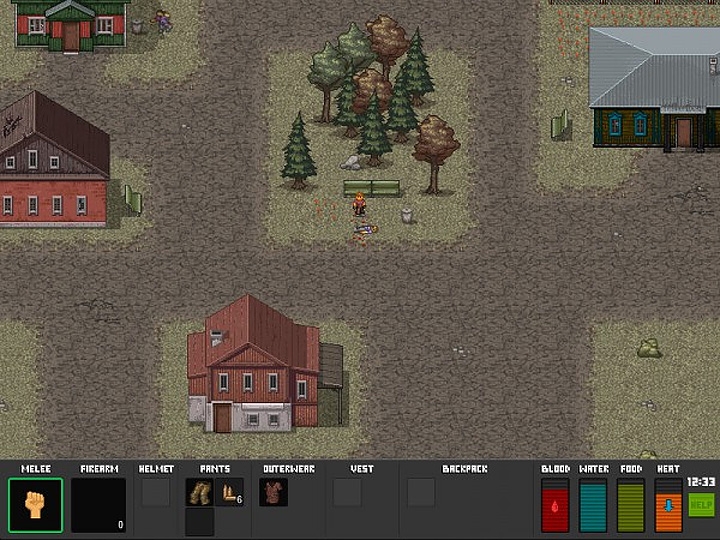Click the ammo item beside the pants

point(231,492)
